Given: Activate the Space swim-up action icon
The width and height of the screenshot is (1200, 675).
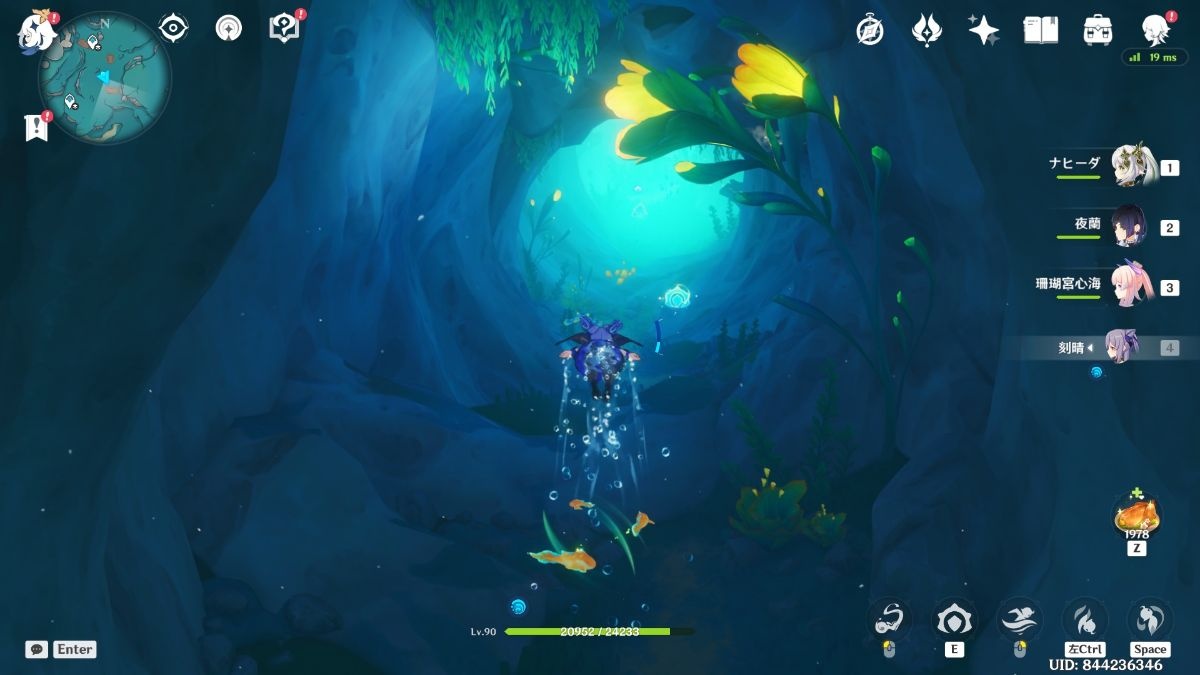Looking at the screenshot, I should point(1150,620).
